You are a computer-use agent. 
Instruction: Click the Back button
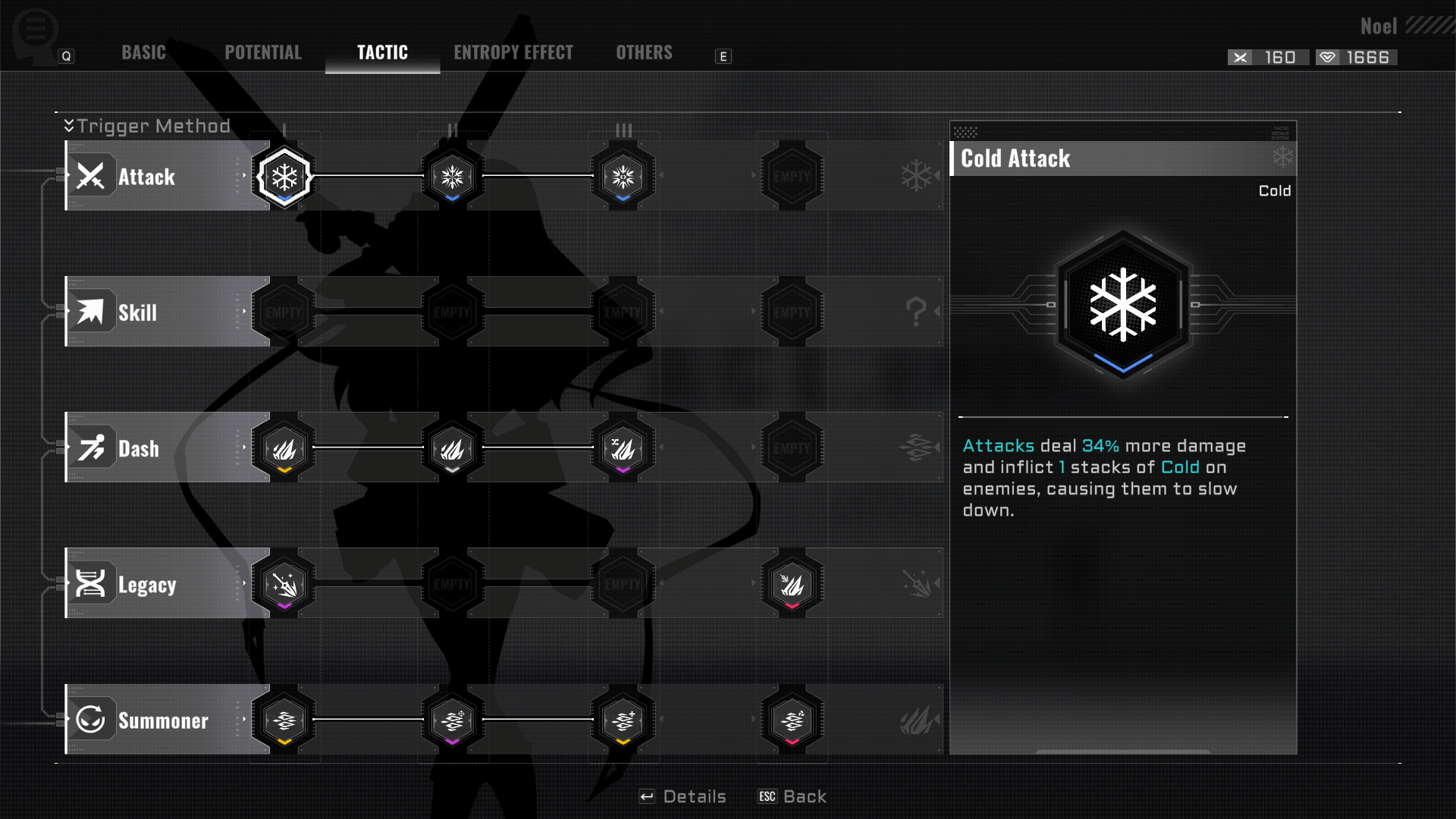tap(792, 796)
